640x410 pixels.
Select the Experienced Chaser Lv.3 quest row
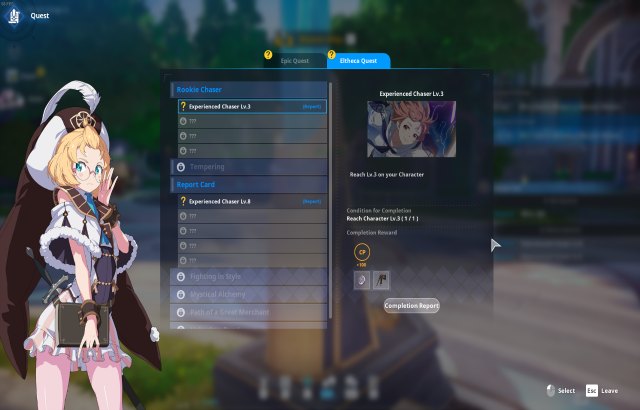tap(250, 105)
